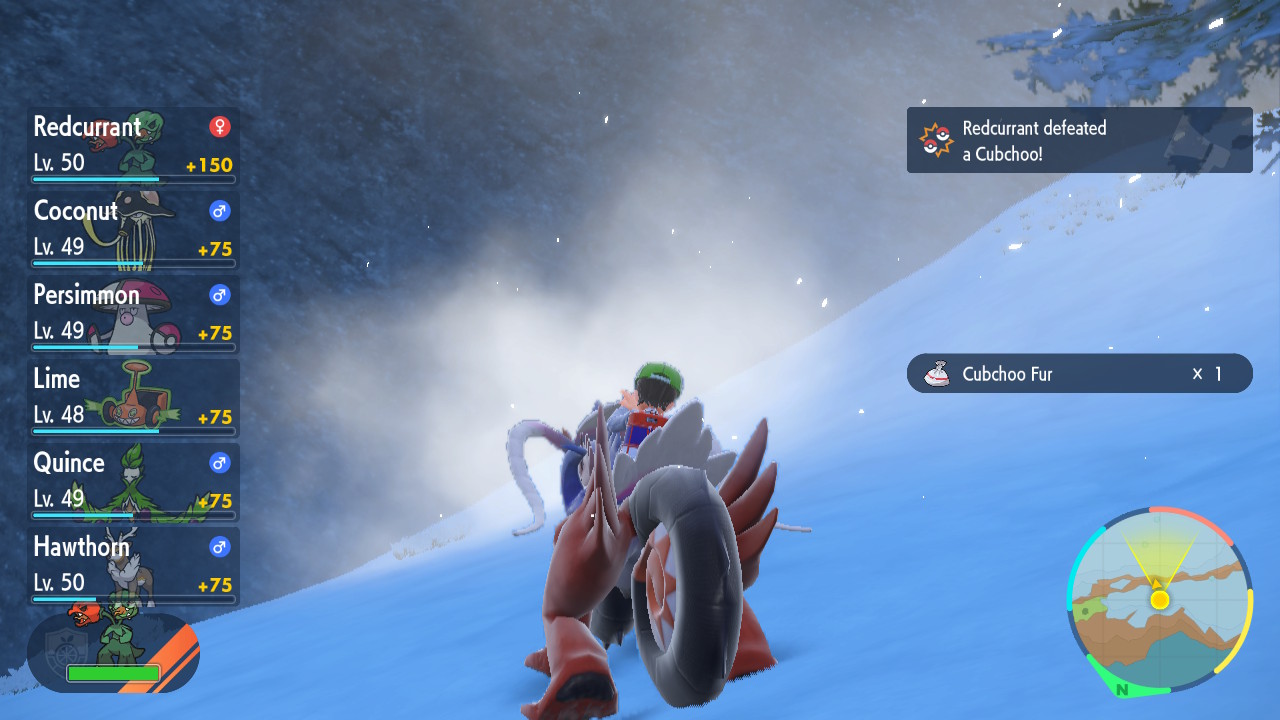Select Persimmon from the party list
The image size is (1280, 720).
[133, 314]
